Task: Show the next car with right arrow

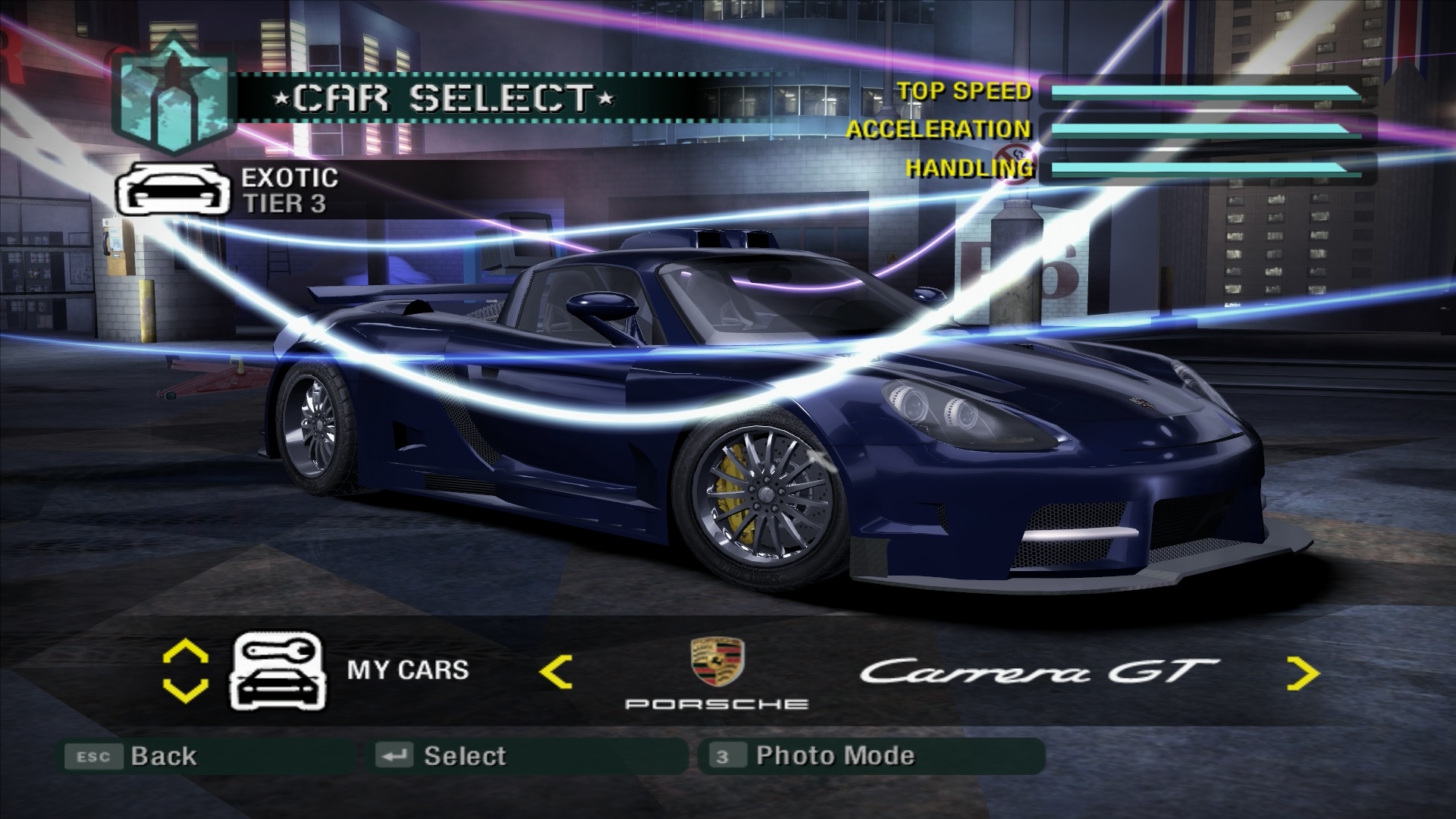Action: (1303, 673)
